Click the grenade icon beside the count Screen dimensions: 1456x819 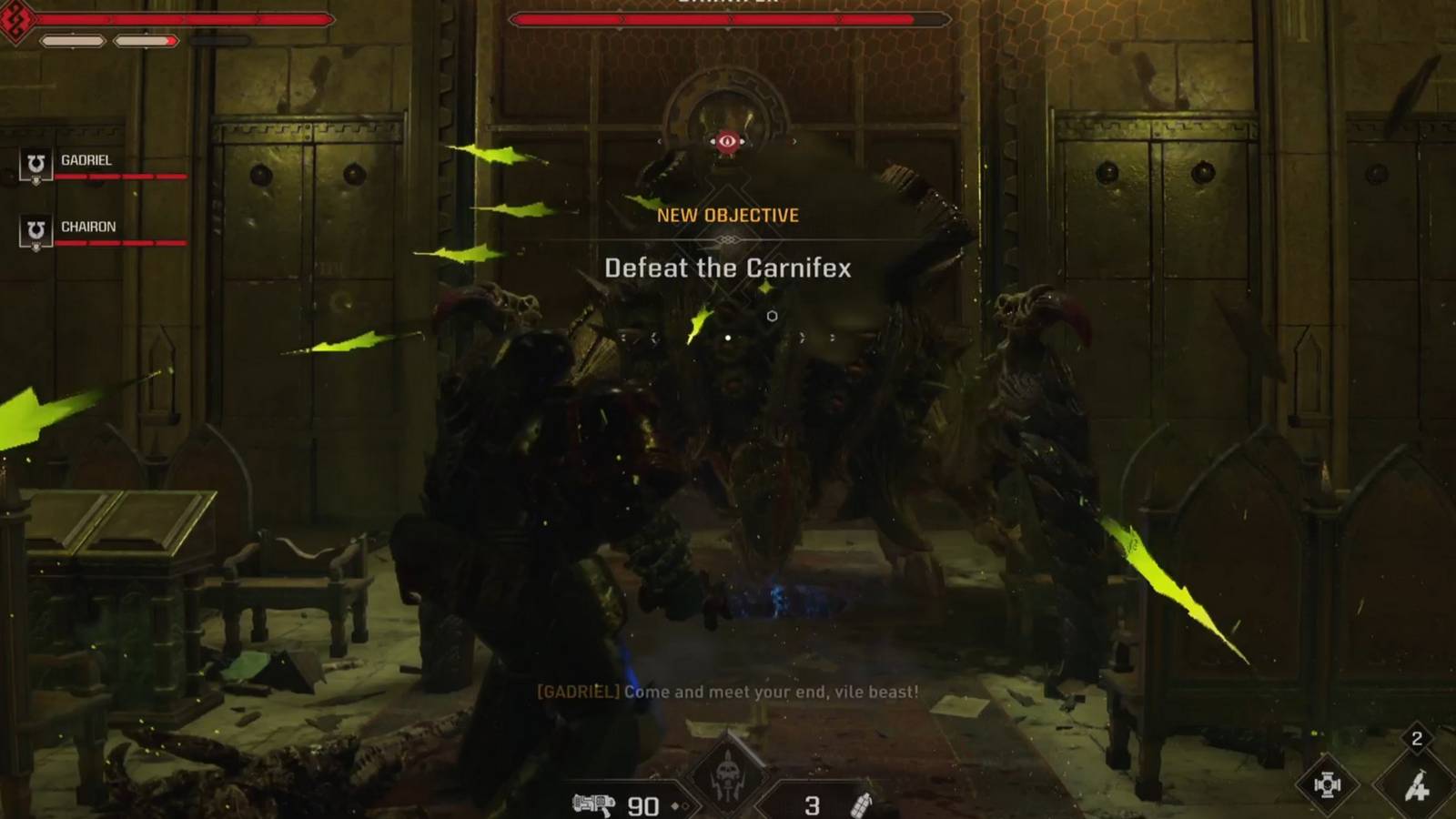coord(863,804)
